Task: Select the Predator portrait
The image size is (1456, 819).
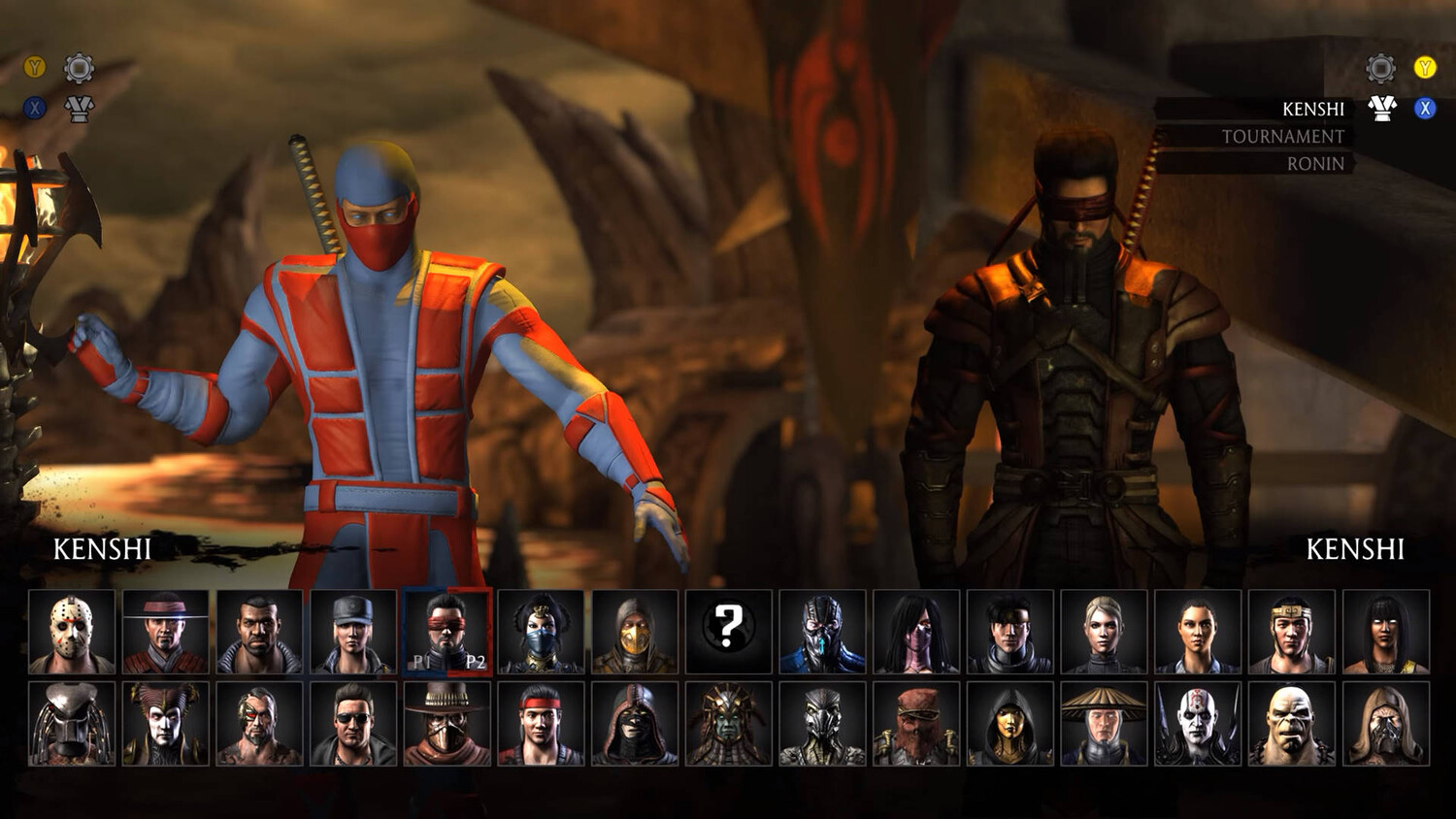Action: coord(72,724)
